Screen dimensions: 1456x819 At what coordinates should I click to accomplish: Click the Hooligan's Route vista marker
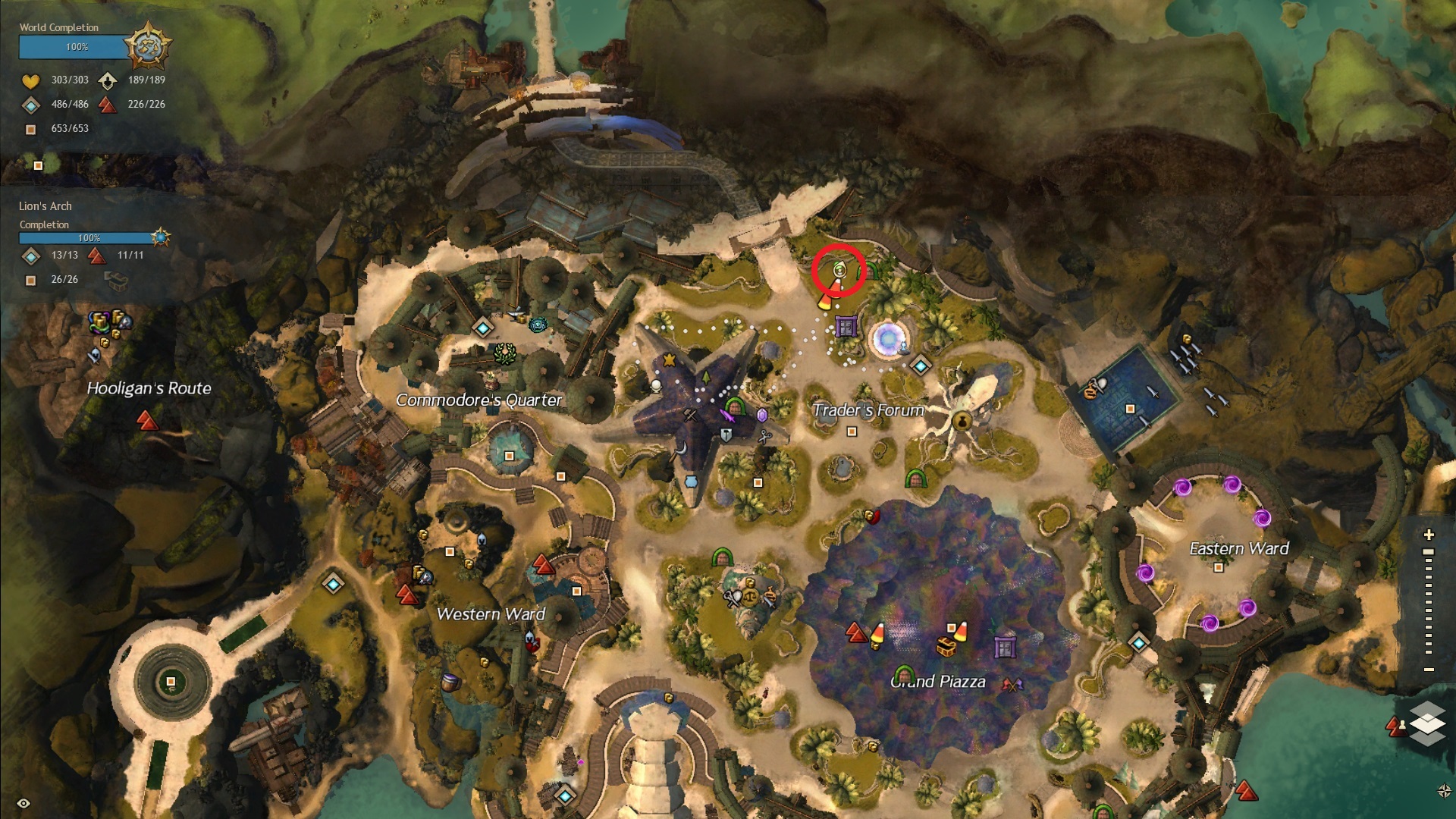click(146, 419)
